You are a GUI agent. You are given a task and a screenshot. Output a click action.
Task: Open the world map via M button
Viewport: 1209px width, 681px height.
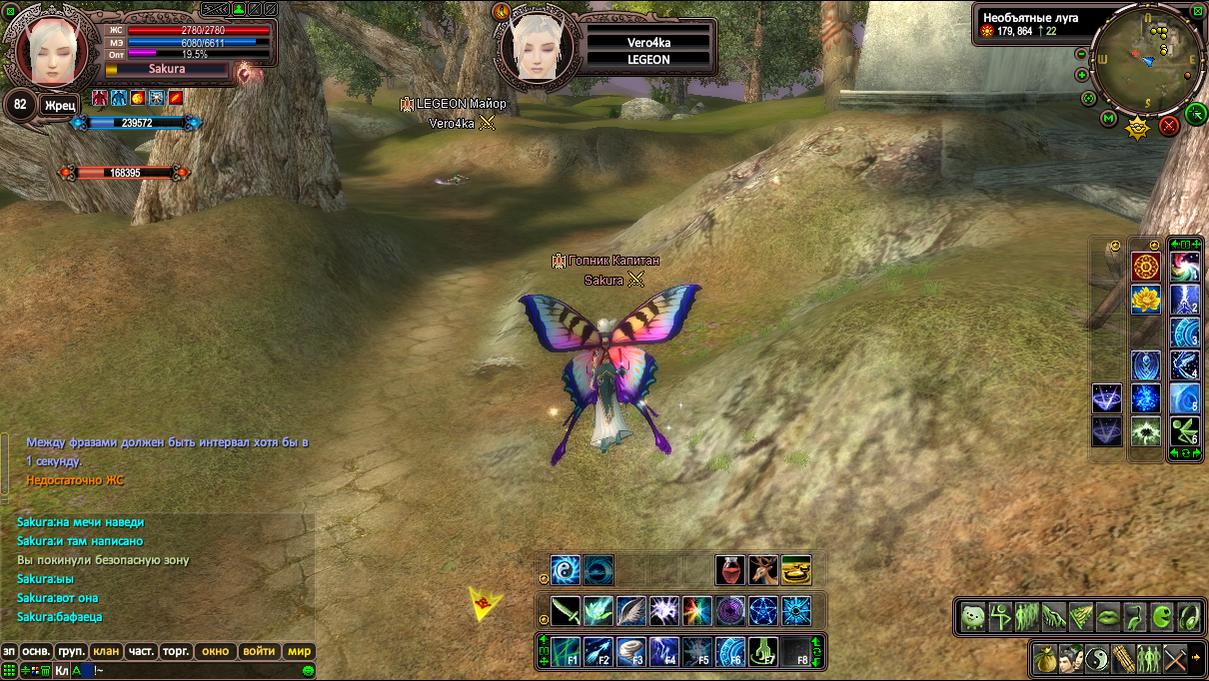coord(1108,119)
